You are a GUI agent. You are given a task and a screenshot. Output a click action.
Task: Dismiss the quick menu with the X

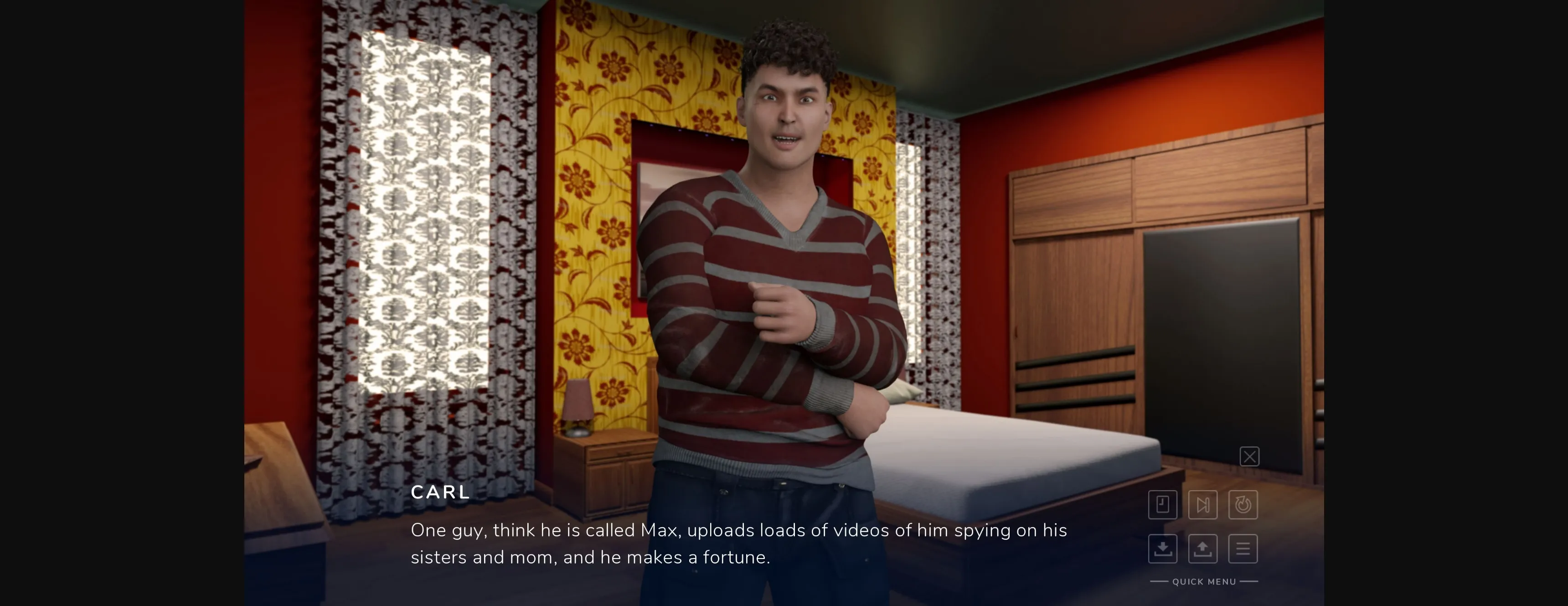tap(1250, 456)
